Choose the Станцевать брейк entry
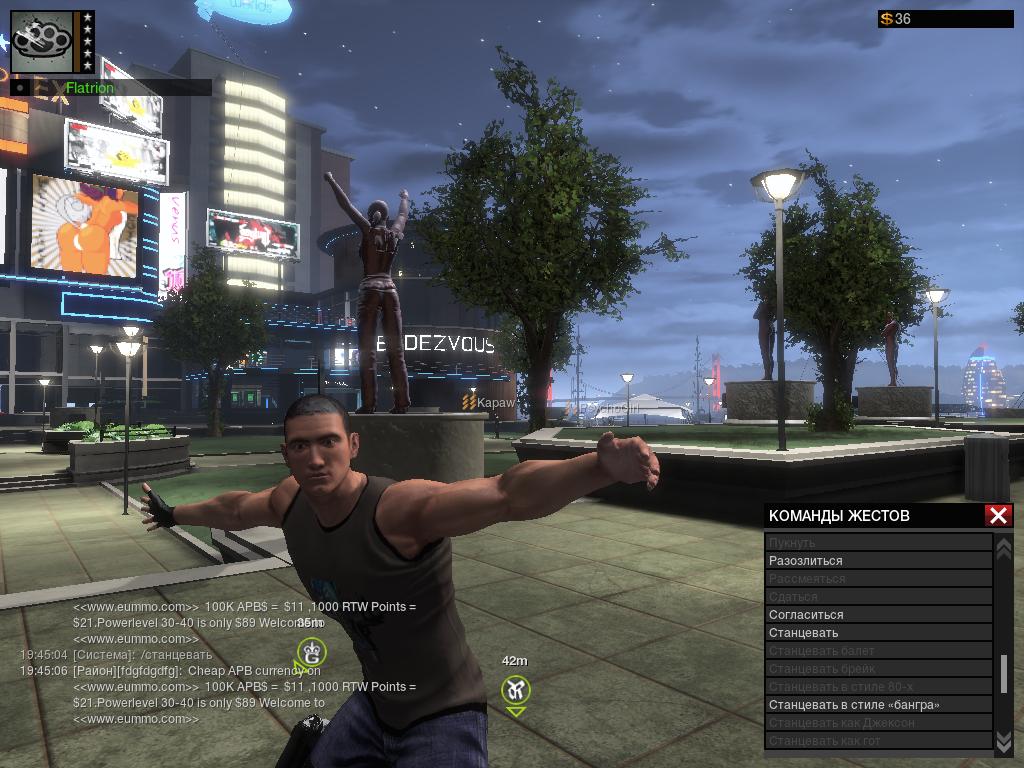1024x768 pixels. [878, 669]
